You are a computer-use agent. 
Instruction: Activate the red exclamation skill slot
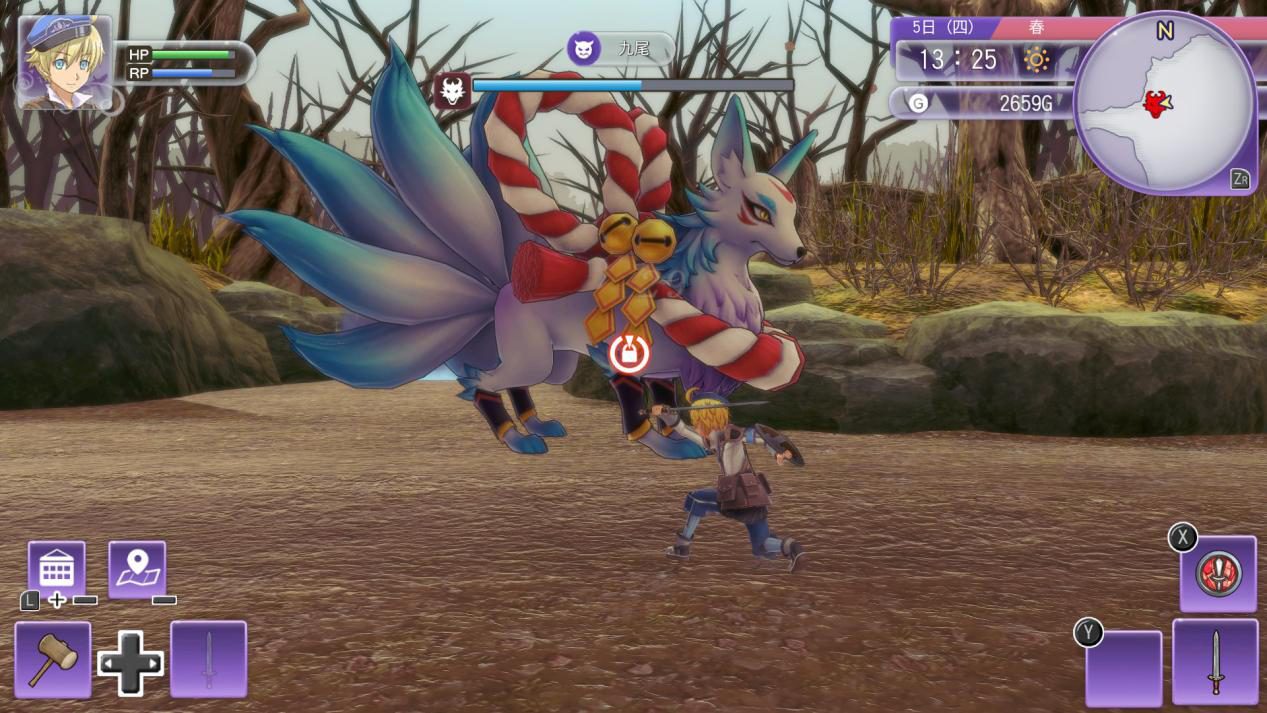[x=1217, y=574]
